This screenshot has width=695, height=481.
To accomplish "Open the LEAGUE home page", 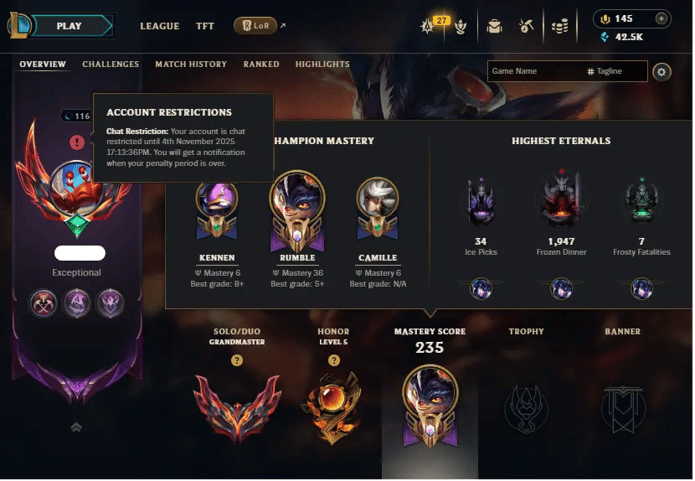I will coord(160,26).
